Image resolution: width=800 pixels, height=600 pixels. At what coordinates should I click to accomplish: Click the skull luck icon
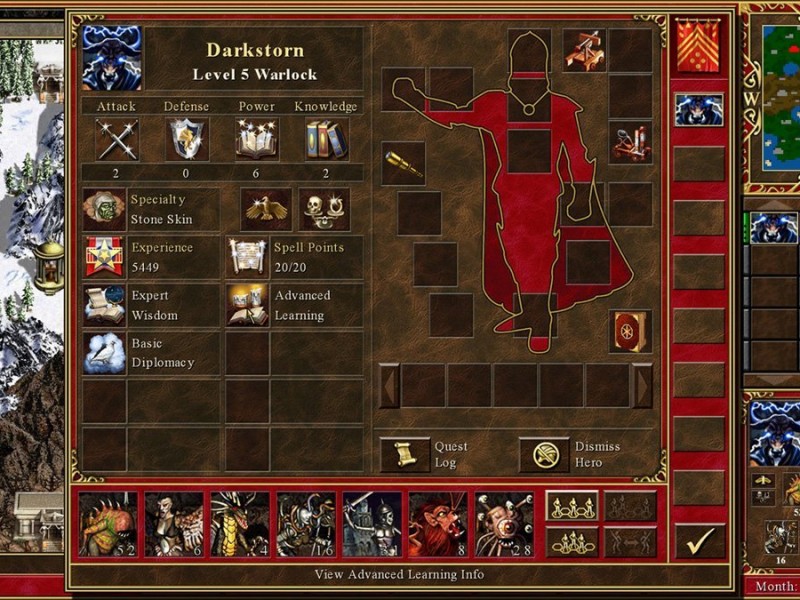coord(324,209)
